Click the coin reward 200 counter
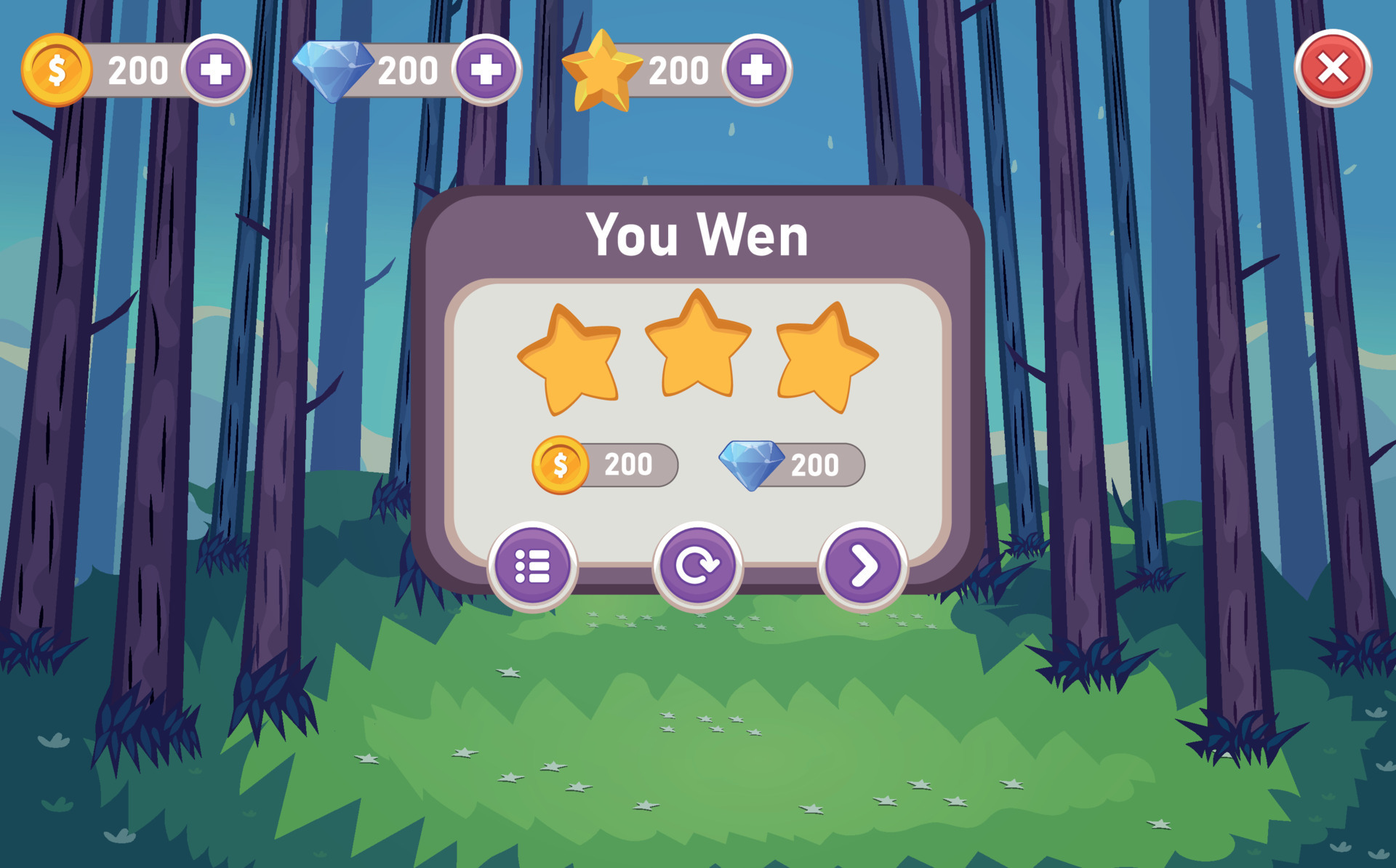The image size is (1396, 868). click(x=630, y=464)
